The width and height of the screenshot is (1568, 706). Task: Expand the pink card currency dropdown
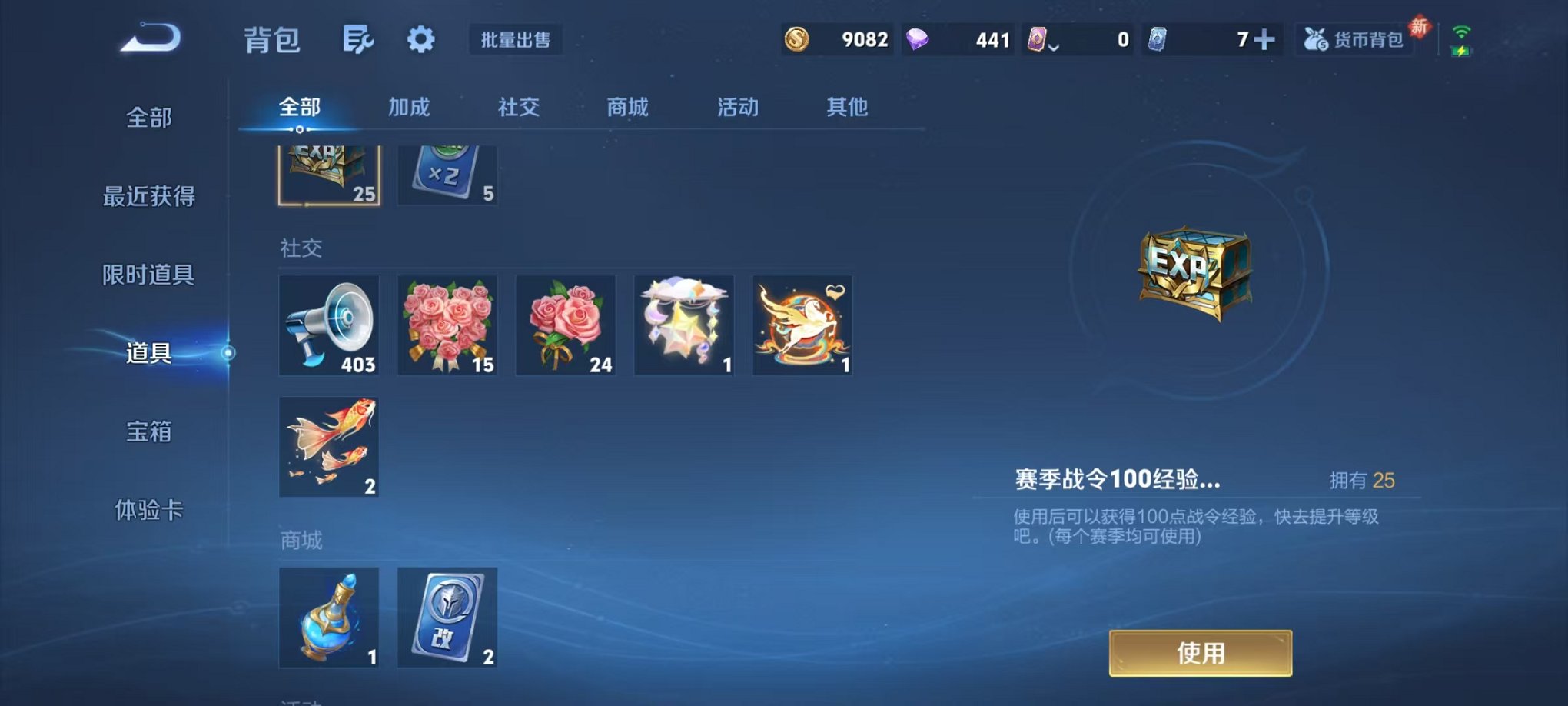[x=1055, y=46]
